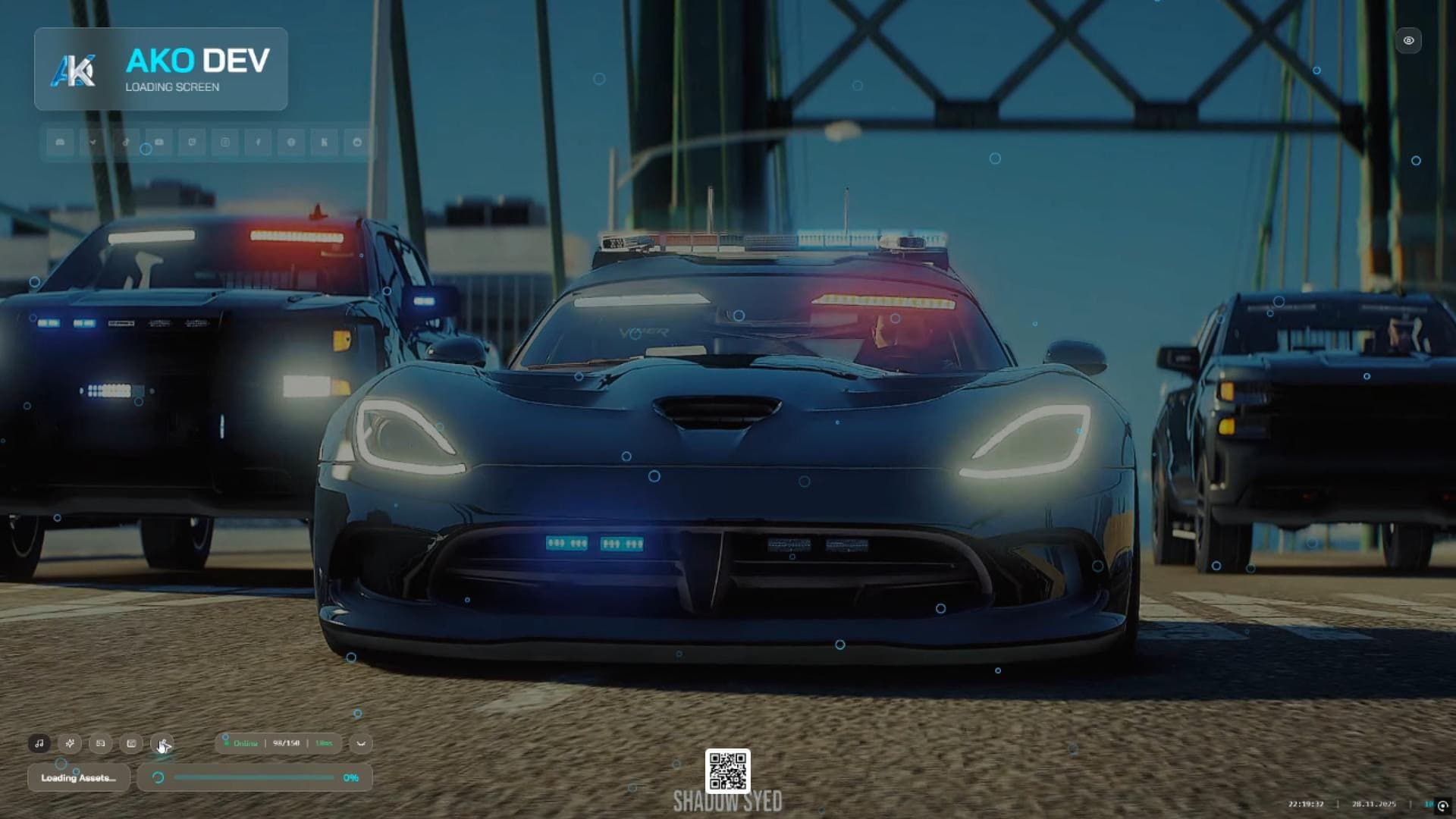Image resolution: width=1456 pixels, height=819 pixels.
Task: Visit the Kick channel link
Action: point(325,142)
